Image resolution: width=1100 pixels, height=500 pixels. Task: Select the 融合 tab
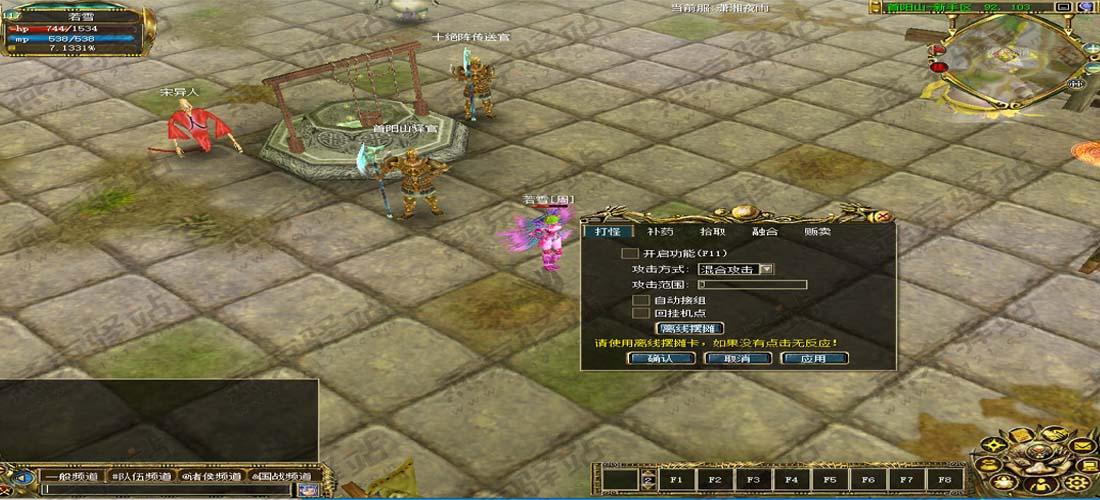pyautogui.click(x=765, y=232)
